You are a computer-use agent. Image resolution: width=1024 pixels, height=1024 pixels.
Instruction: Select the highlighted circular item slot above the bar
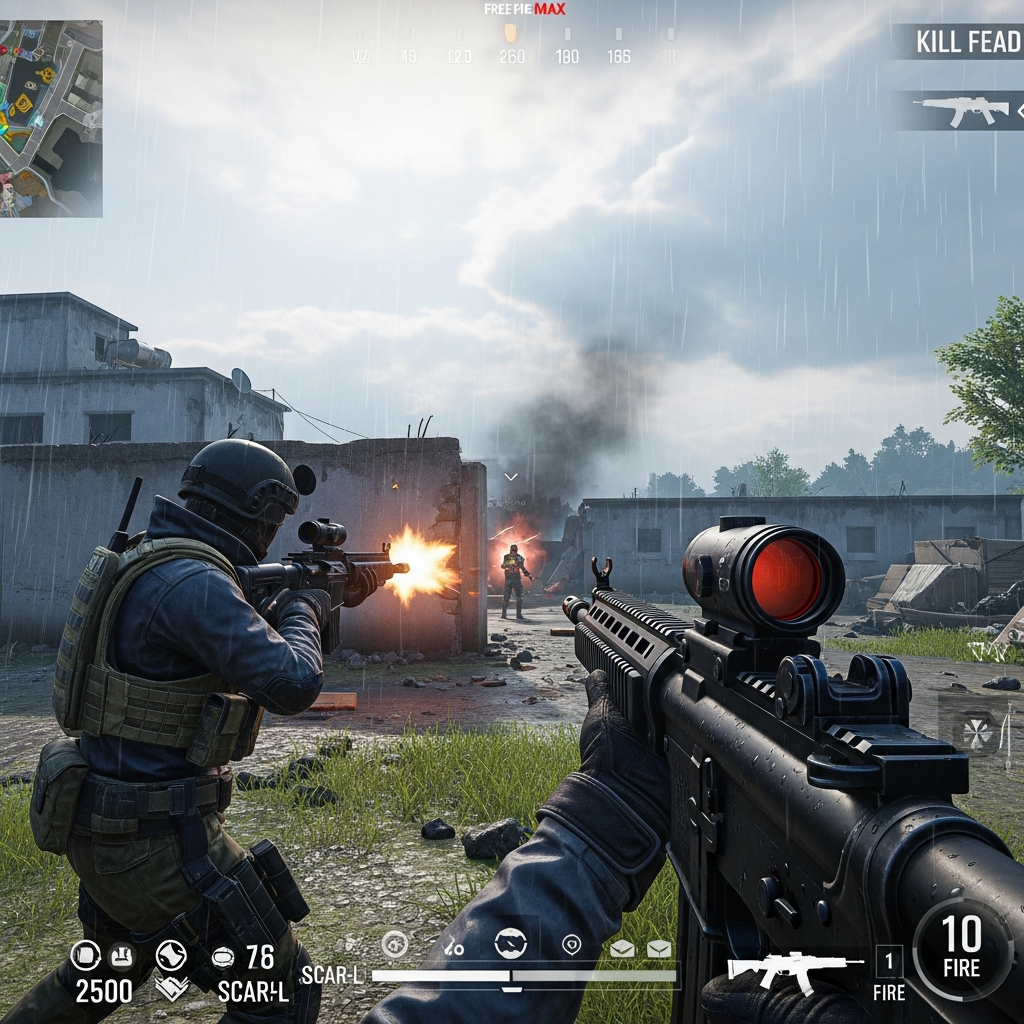pyautogui.click(x=510, y=943)
